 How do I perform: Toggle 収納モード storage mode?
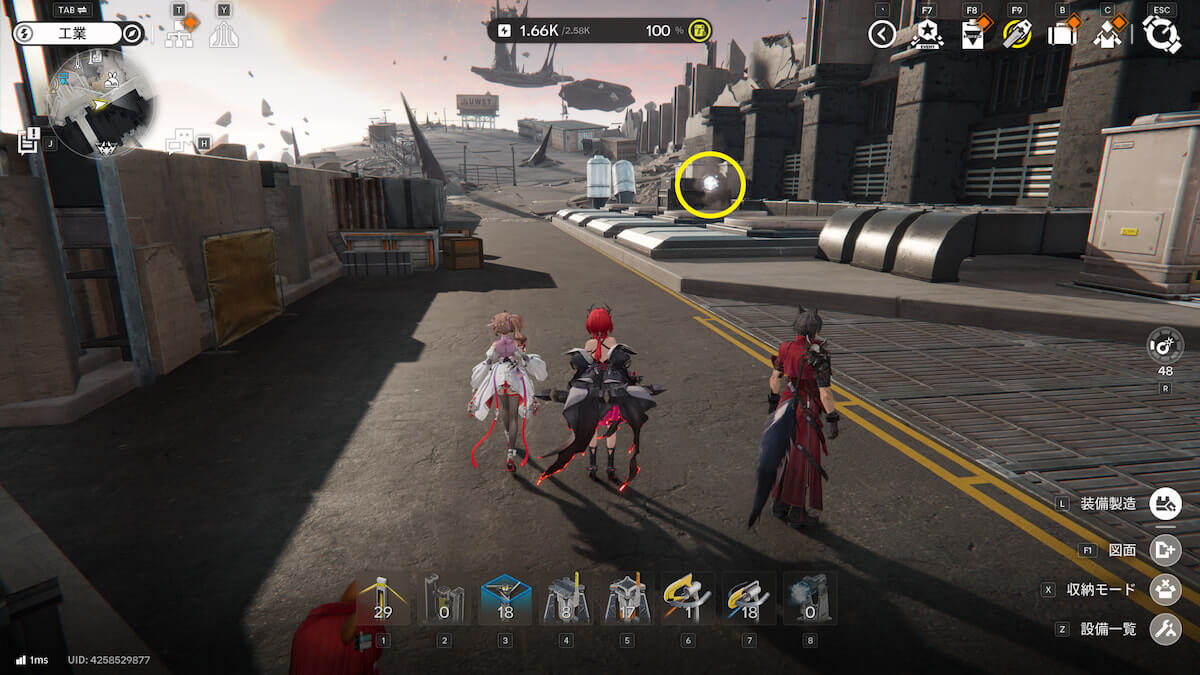click(x=1165, y=589)
